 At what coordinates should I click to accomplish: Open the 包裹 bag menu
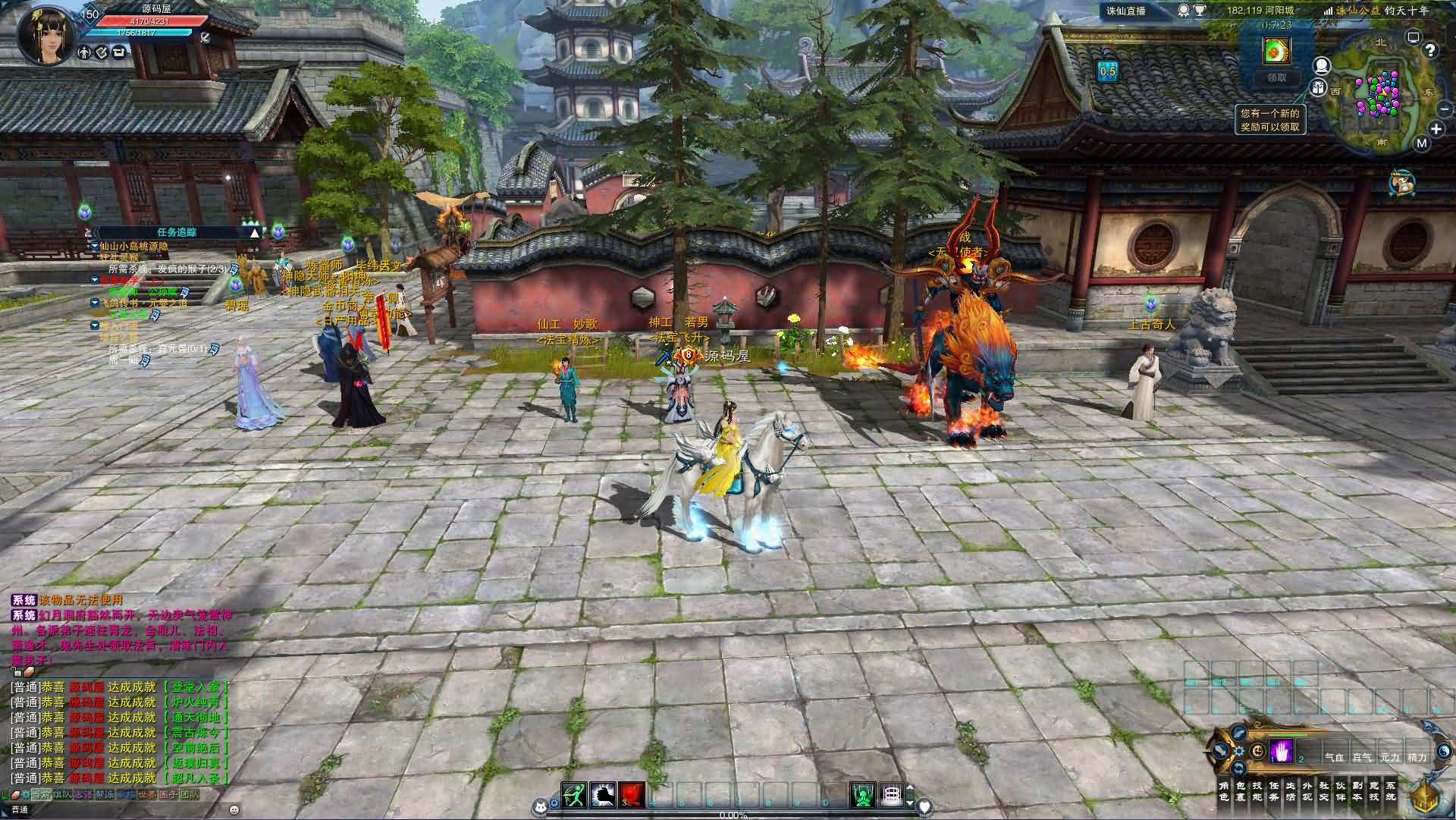tap(1240, 791)
